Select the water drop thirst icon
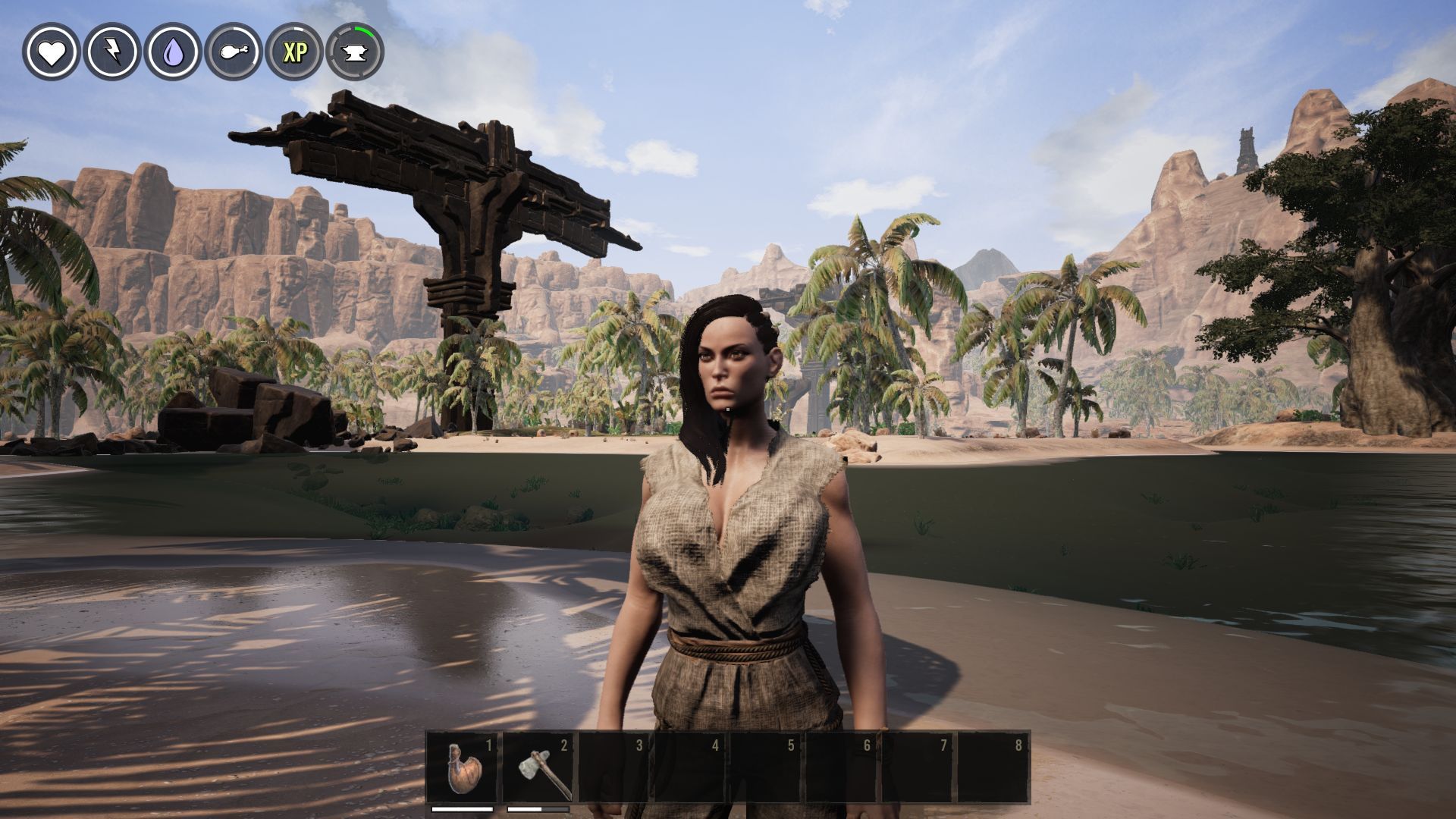 (173, 52)
